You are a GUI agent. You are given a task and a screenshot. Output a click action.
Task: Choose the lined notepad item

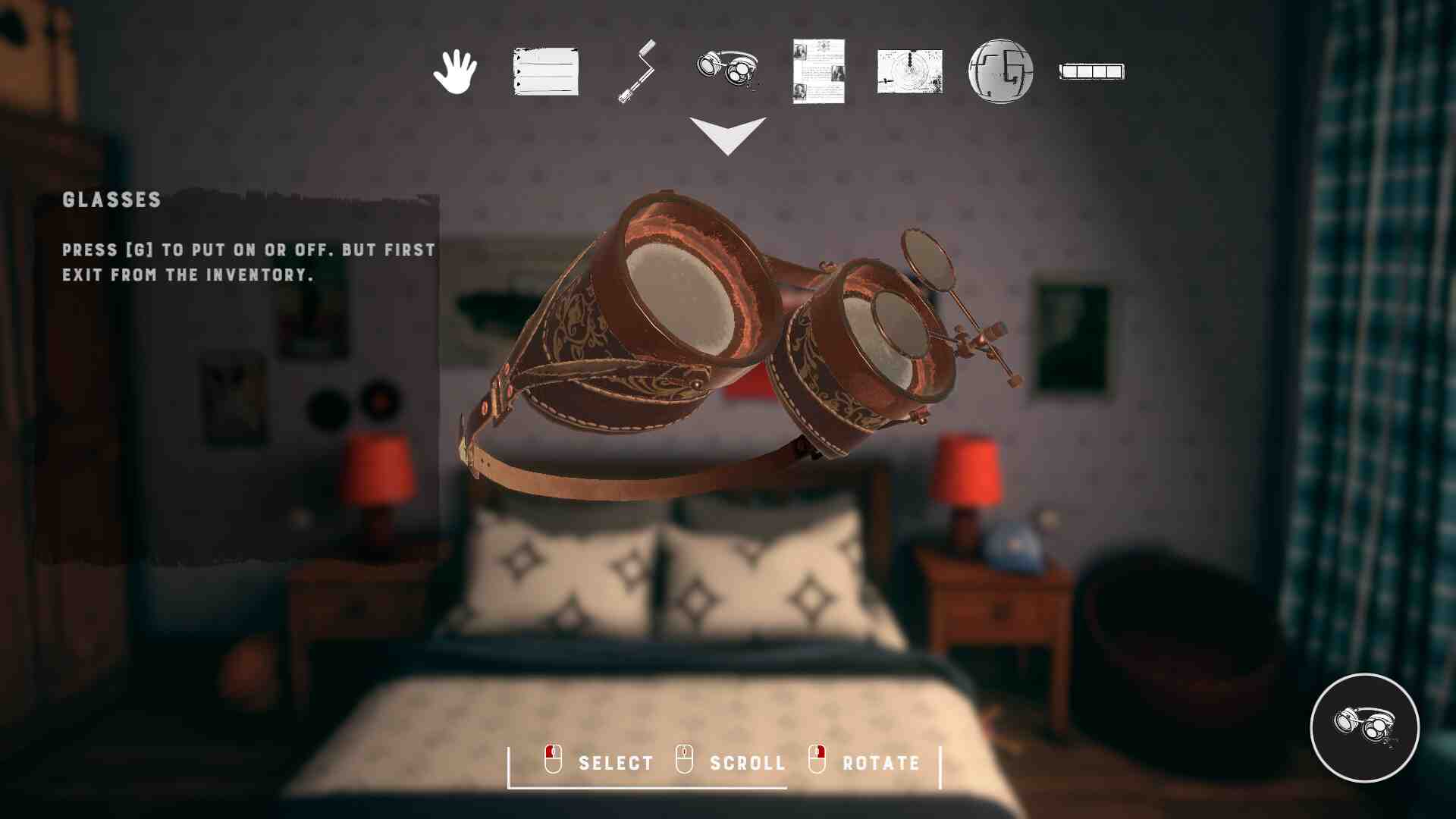(546, 71)
